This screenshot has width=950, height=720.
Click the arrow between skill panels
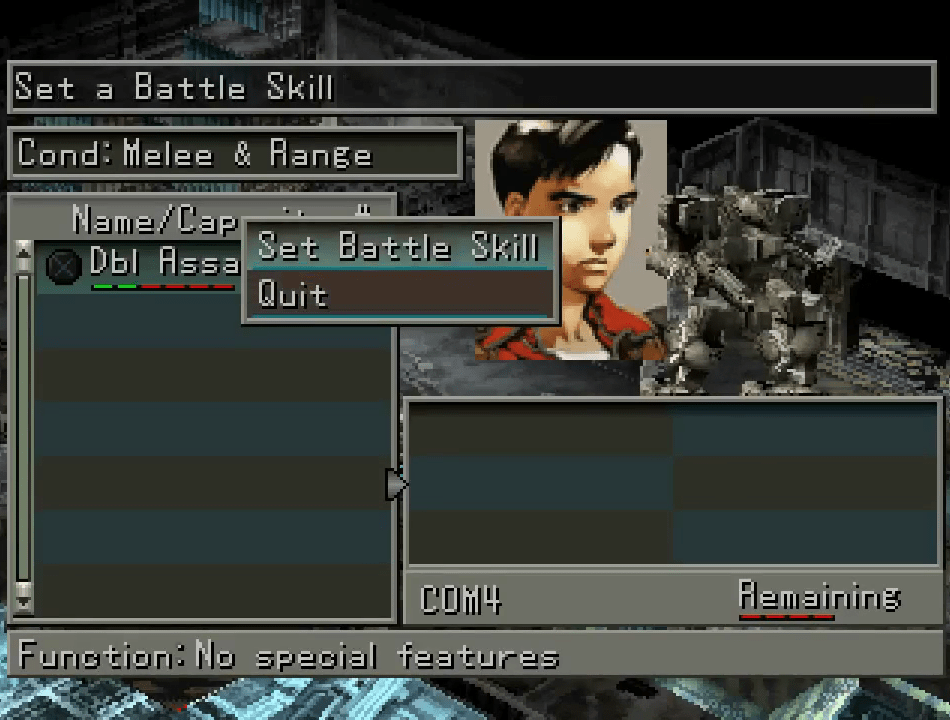[x=396, y=484]
